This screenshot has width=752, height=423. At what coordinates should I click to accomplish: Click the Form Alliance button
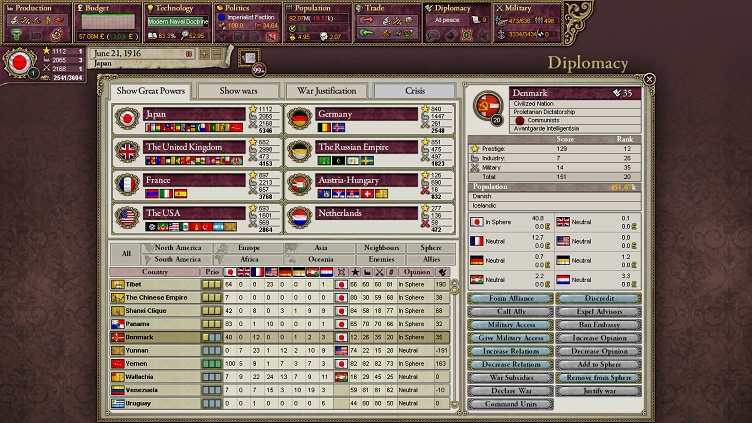click(510, 298)
